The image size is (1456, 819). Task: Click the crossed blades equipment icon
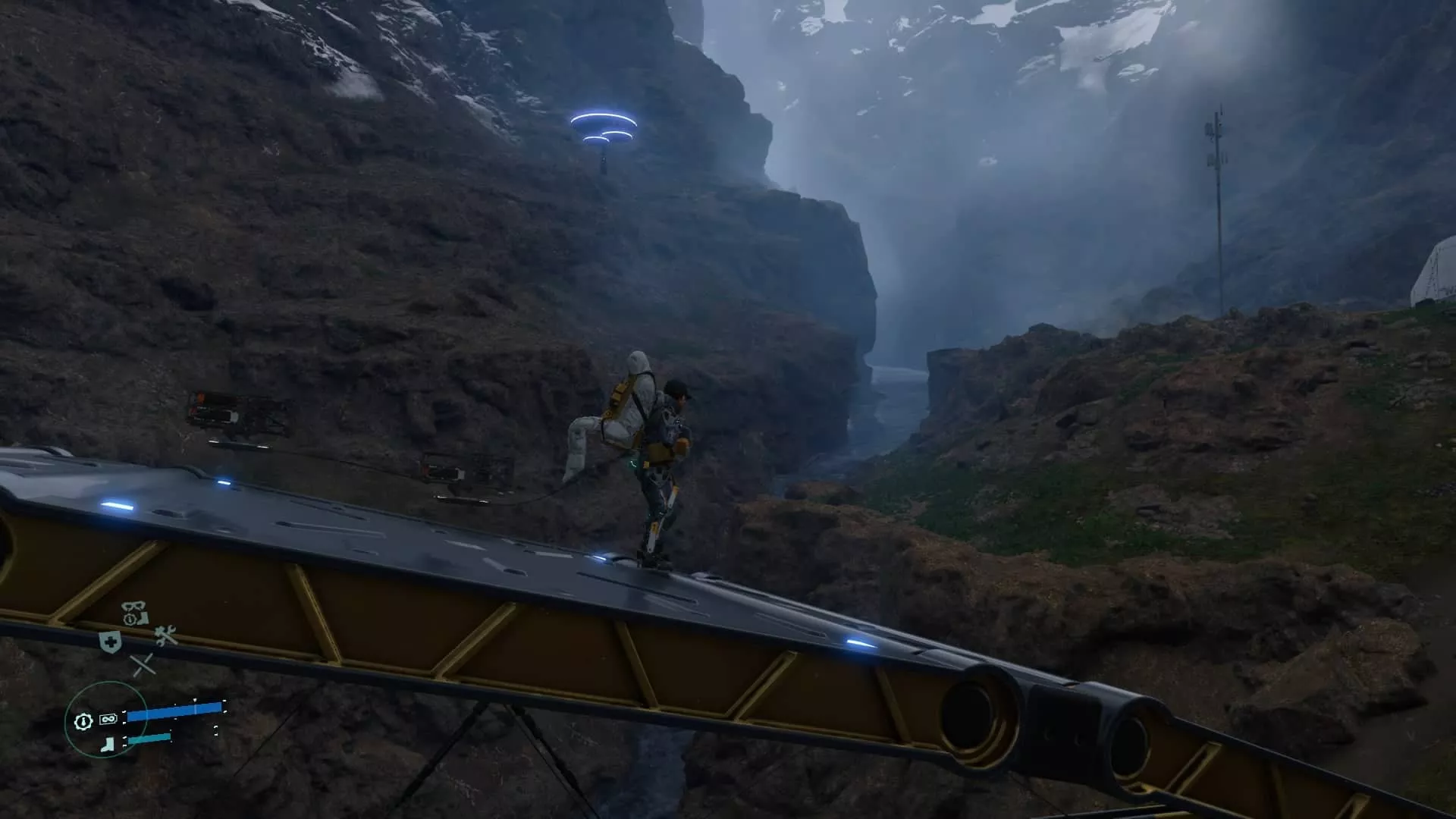143,664
